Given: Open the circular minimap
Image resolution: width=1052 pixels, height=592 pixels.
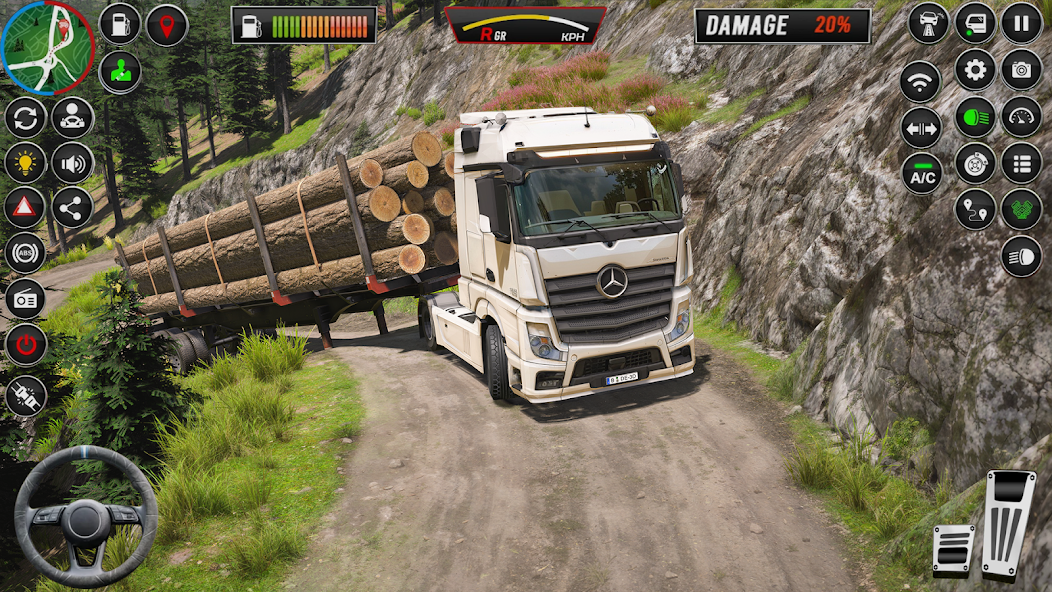Looking at the screenshot, I should (47, 46).
